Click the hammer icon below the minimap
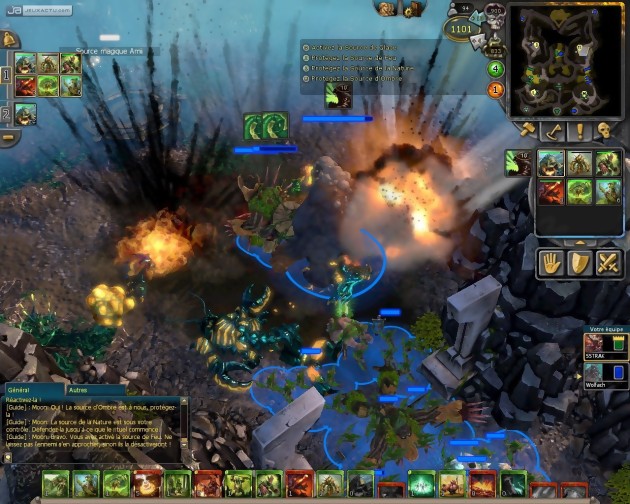 pos(526,131)
